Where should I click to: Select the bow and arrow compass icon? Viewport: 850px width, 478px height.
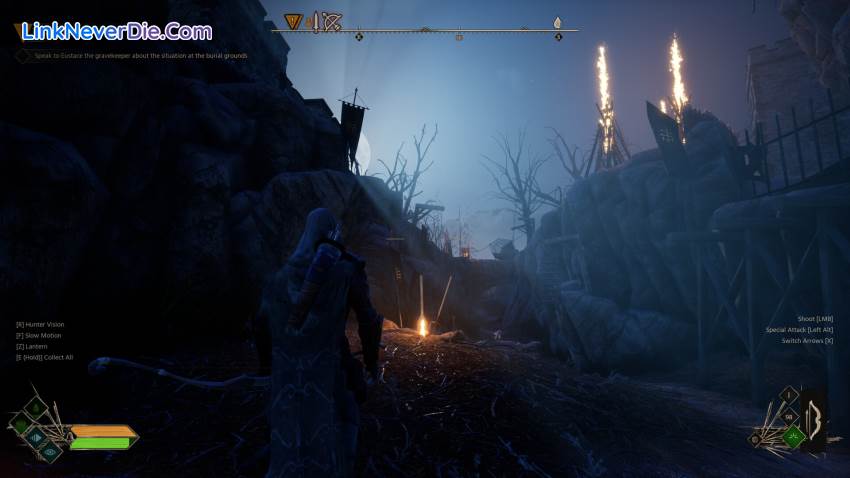332,21
